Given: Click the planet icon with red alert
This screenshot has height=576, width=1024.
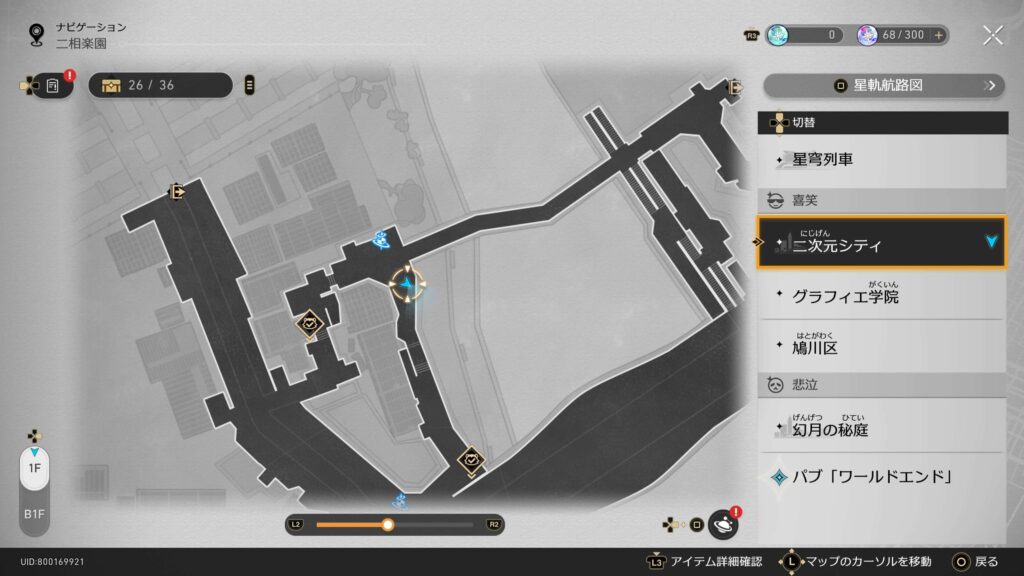Looking at the screenshot, I should (x=722, y=523).
